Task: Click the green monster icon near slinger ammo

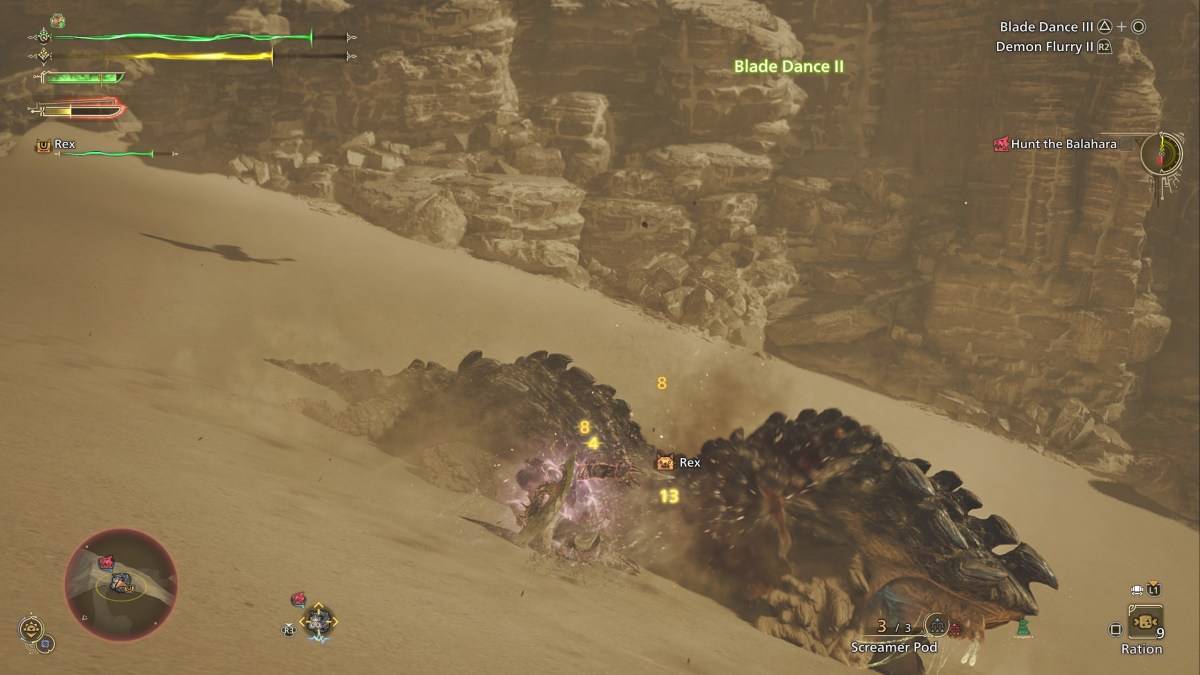Action: point(1022,628)
